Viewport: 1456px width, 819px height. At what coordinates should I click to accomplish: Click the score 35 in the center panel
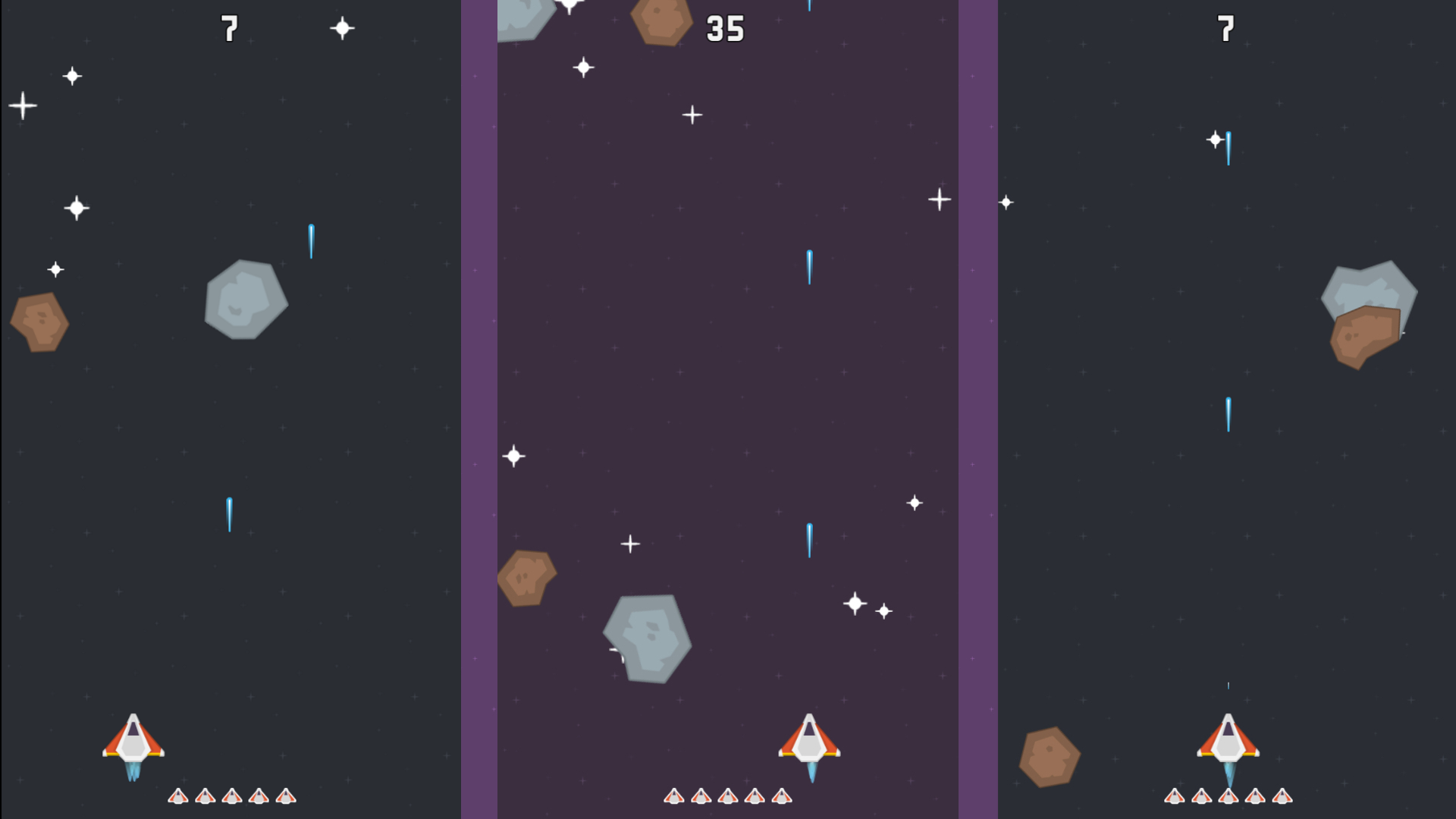(x=726, y=29)
